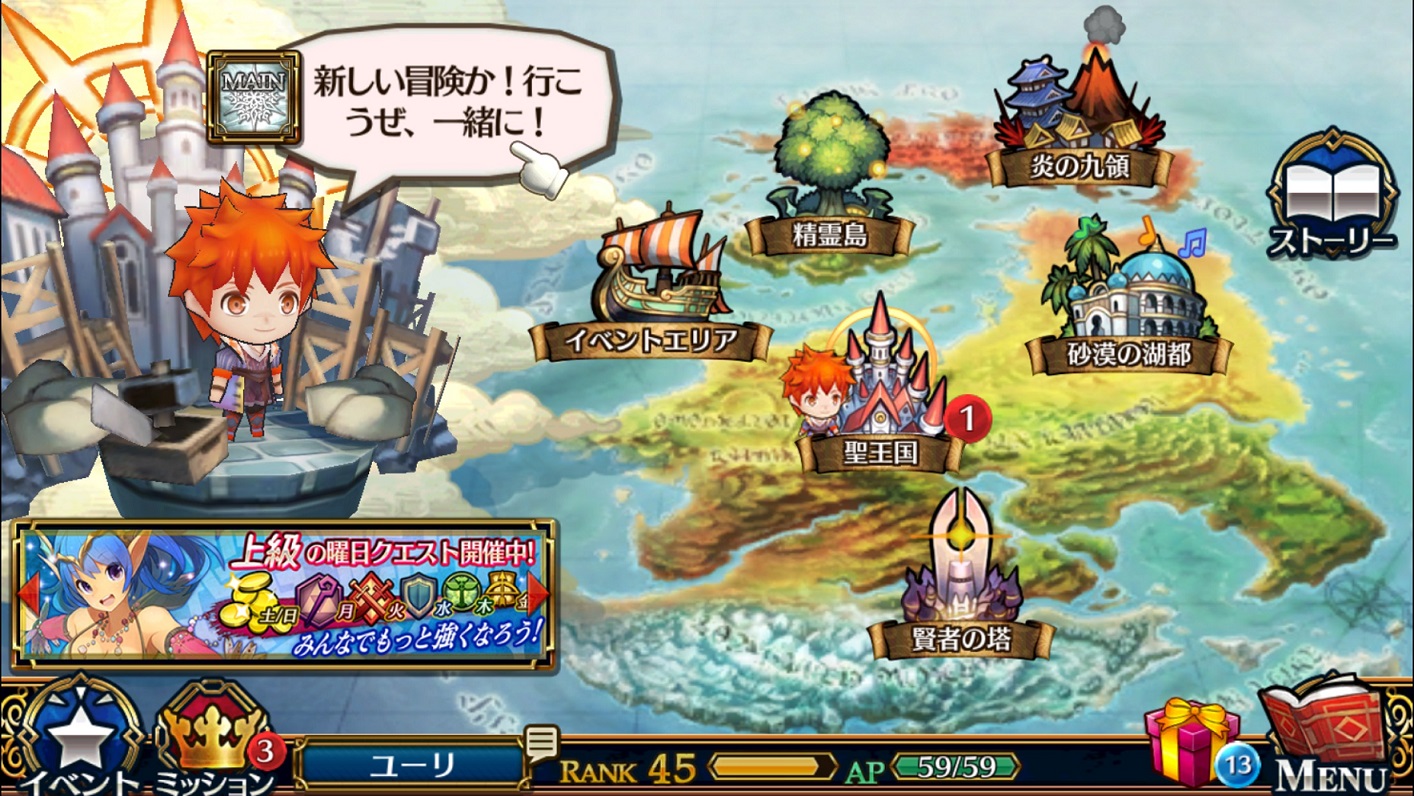Open the chat message icon
The image size is (1414, 796).
coord(541,743)
